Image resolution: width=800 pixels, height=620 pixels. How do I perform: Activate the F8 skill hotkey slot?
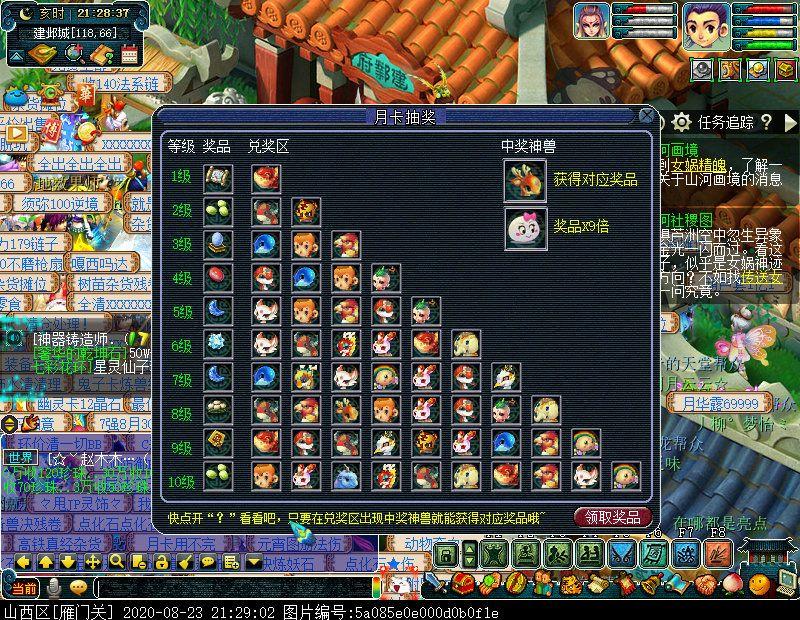click(x=717, y=553)
